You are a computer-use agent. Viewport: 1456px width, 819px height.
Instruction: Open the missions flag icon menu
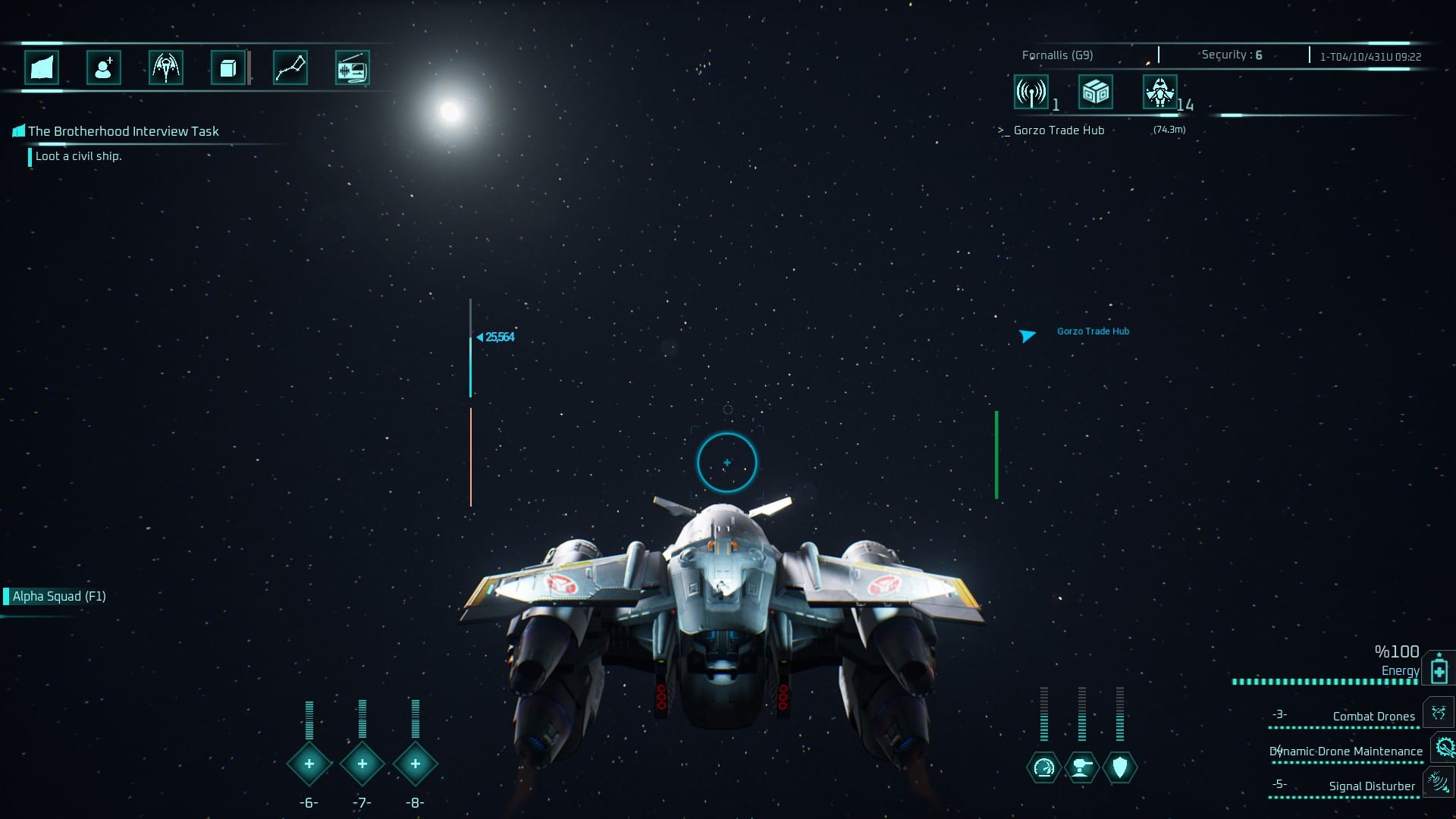click(42, 68)
